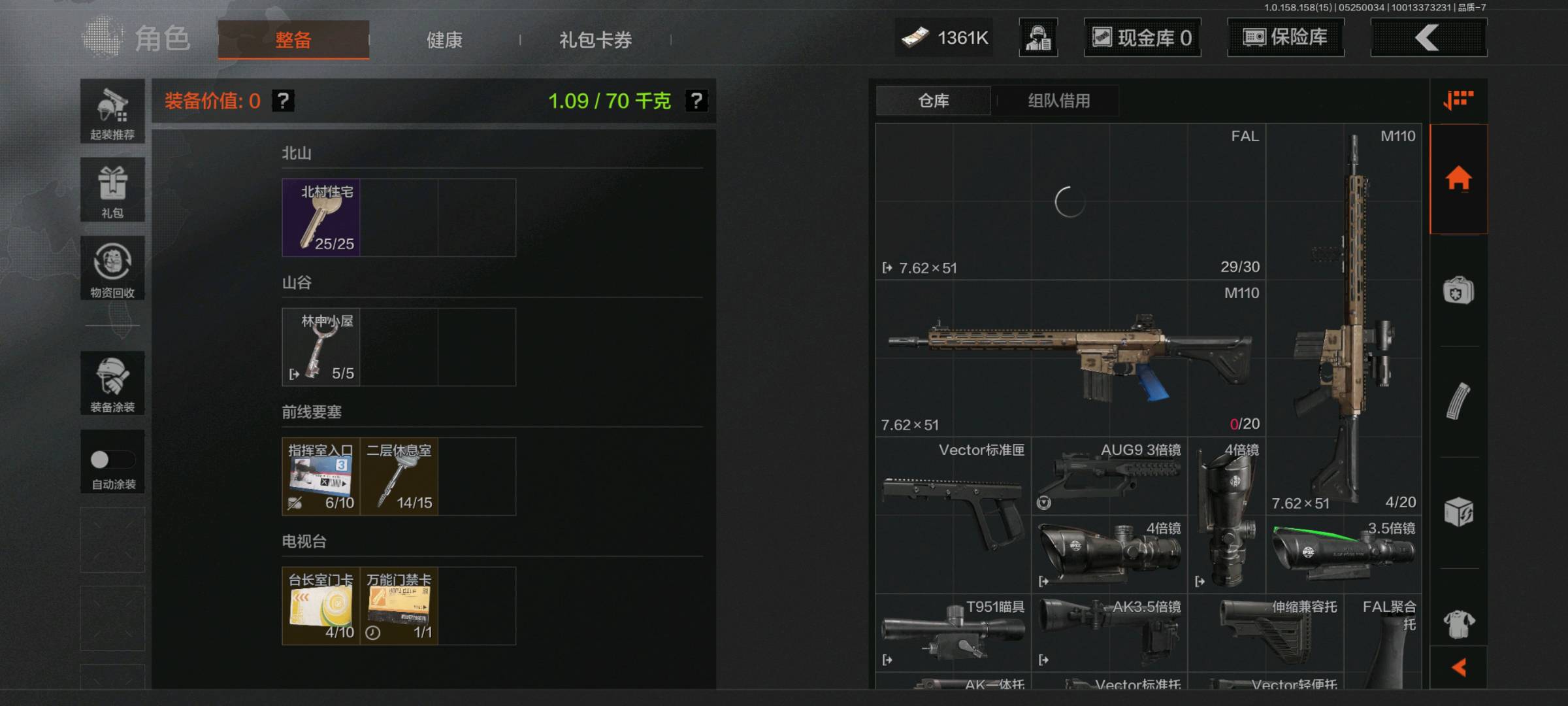Show help for 装备价值
Viewport: 1568px width, 706px height.
(283, 101)
